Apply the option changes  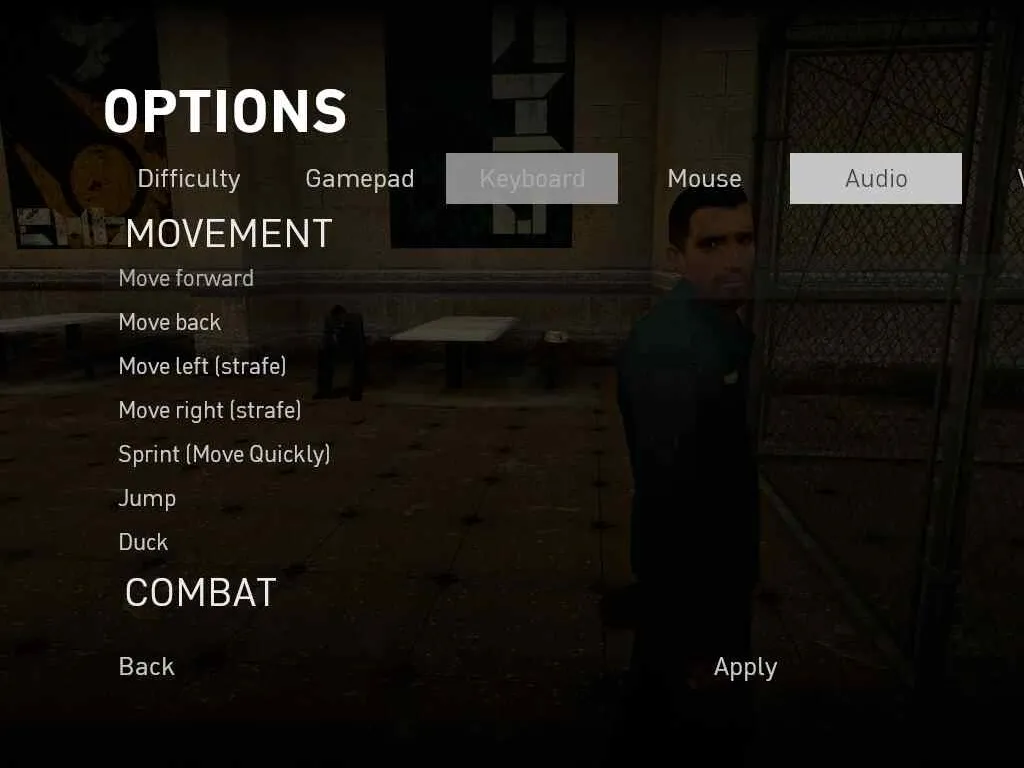745,667
